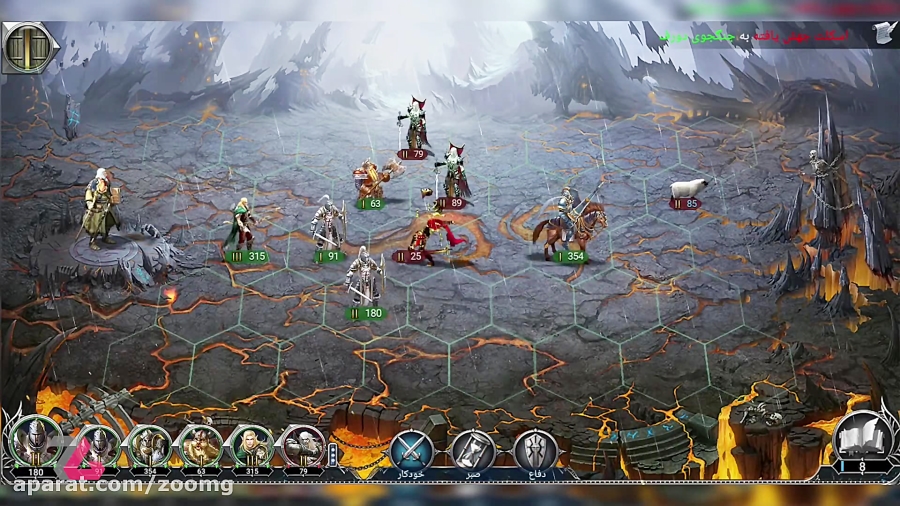The image size is (900, 506).
Task: Expand turn queue via dotted handle
Action: click(333, 454)
